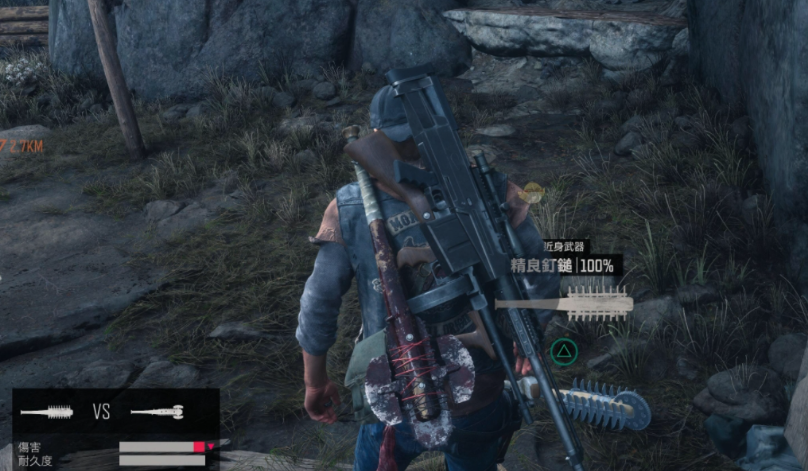Click the 2.7KM waypoint distance marker
The image size is (808, 471).
22,146
